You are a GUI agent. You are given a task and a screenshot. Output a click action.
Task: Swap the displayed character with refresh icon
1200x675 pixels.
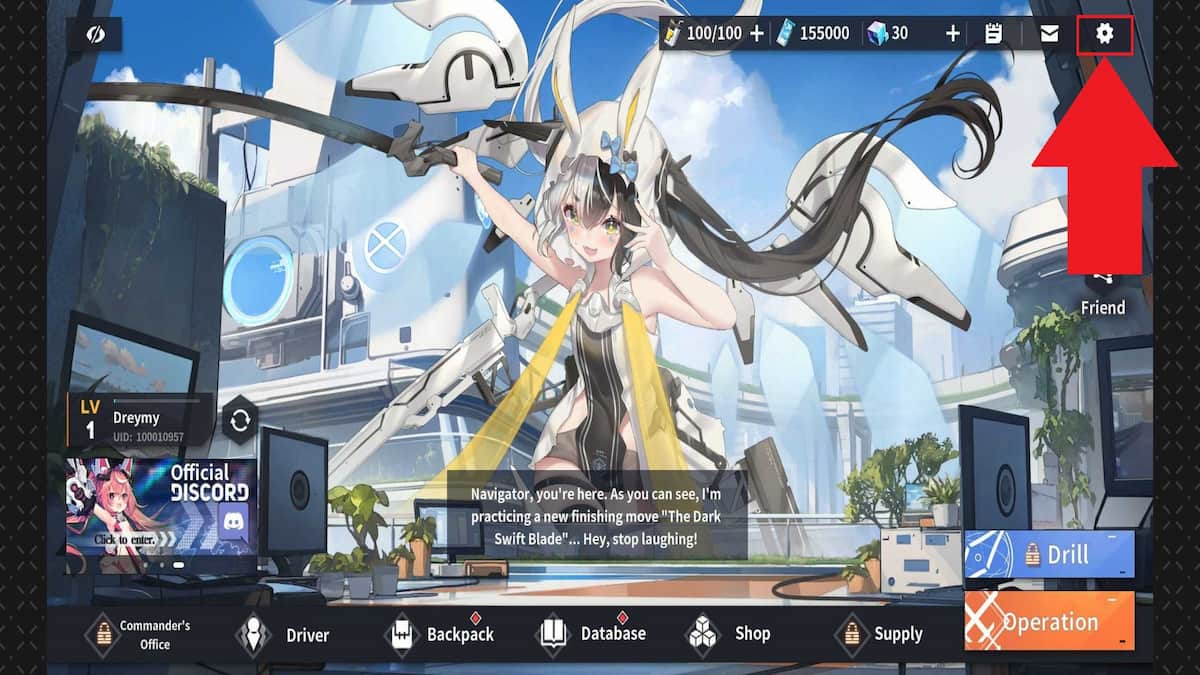[240, 420]
